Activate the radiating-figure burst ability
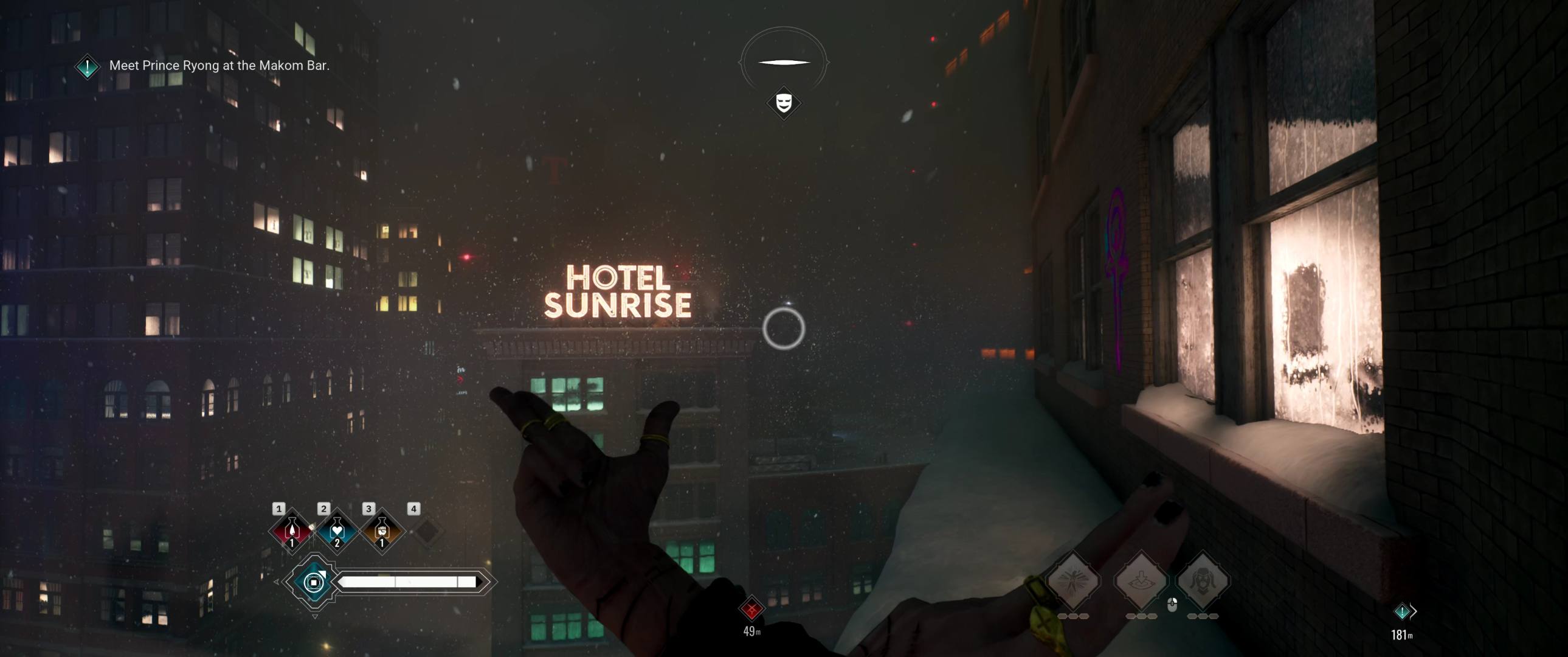Image resolution: width=1568 pixels, height=657 pixels. point(1073,581)
